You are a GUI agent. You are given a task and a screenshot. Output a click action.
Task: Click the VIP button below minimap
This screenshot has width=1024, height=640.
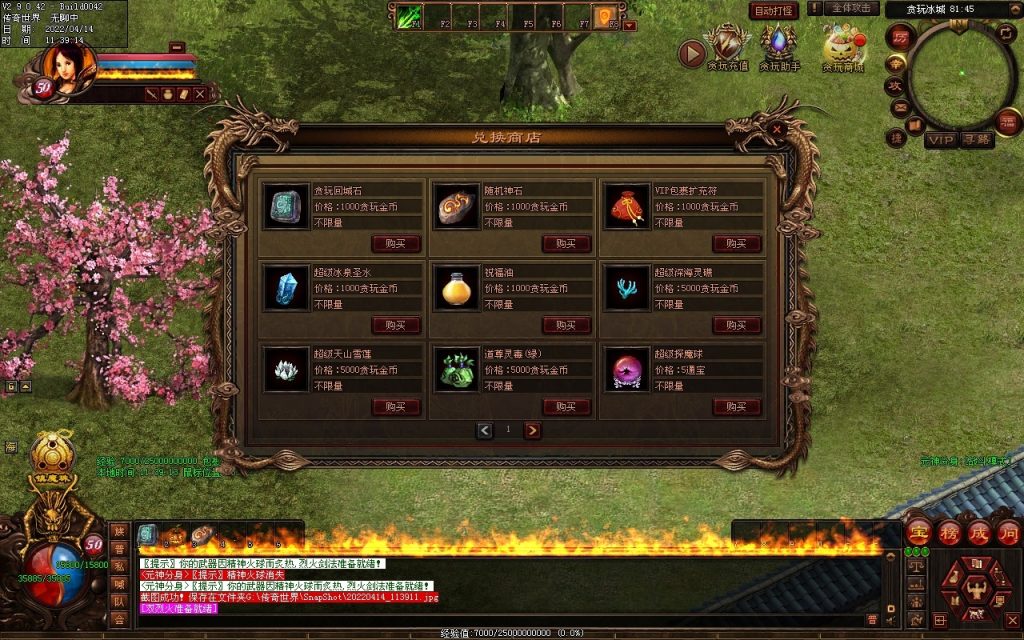(x=940, y=140)
